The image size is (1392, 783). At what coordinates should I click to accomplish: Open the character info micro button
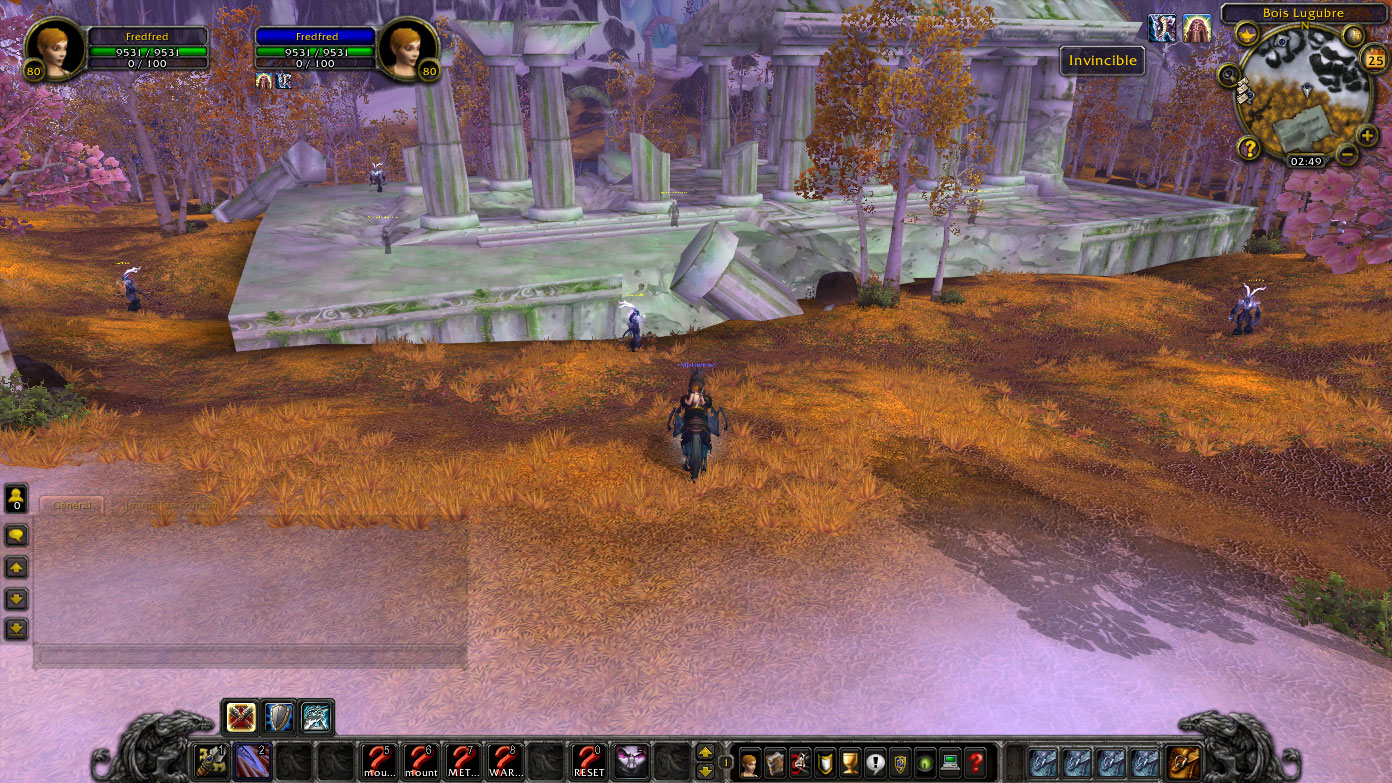click(x=748, y=762)
